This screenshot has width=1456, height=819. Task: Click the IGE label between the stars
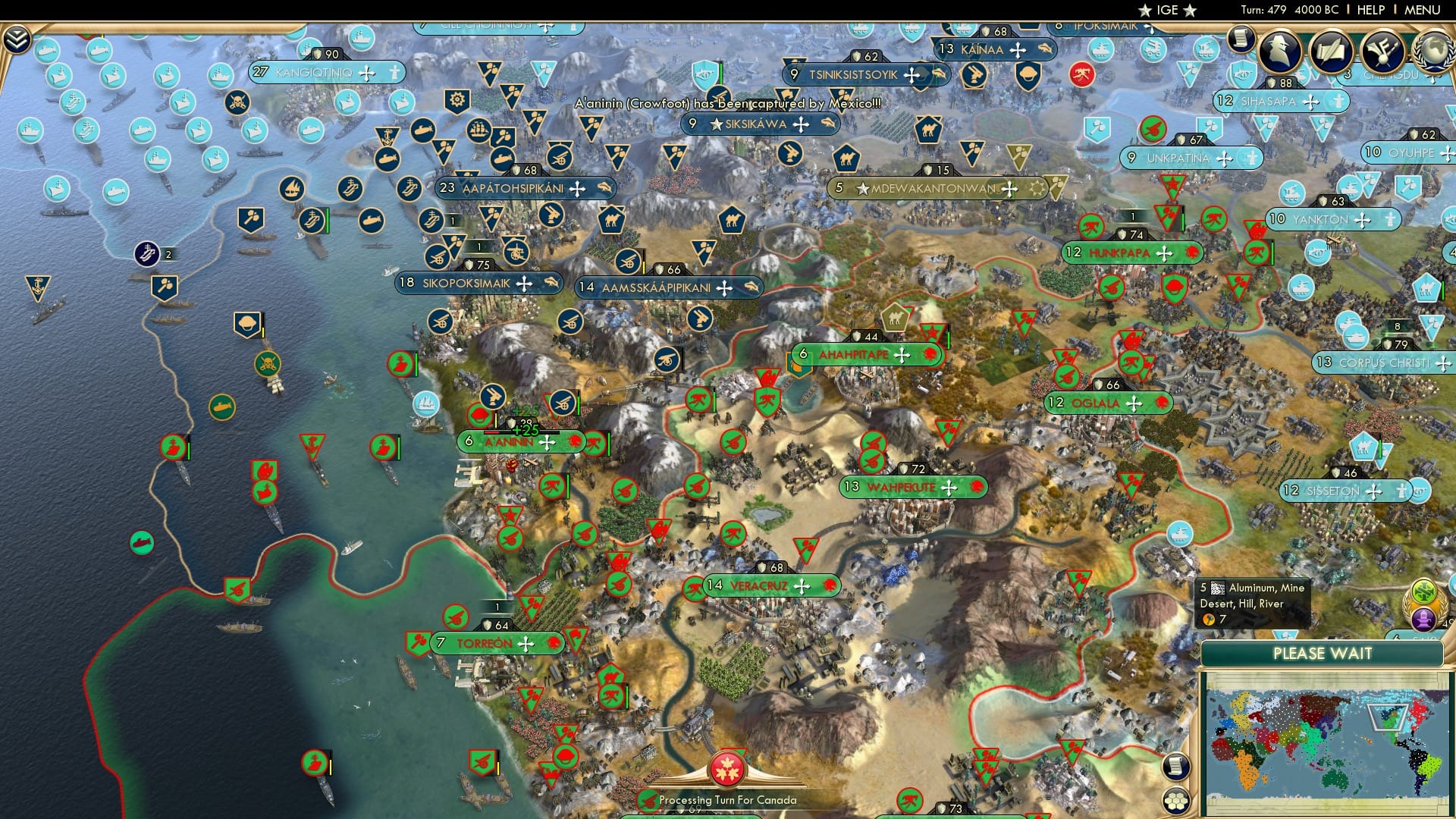click(1166, 10)
